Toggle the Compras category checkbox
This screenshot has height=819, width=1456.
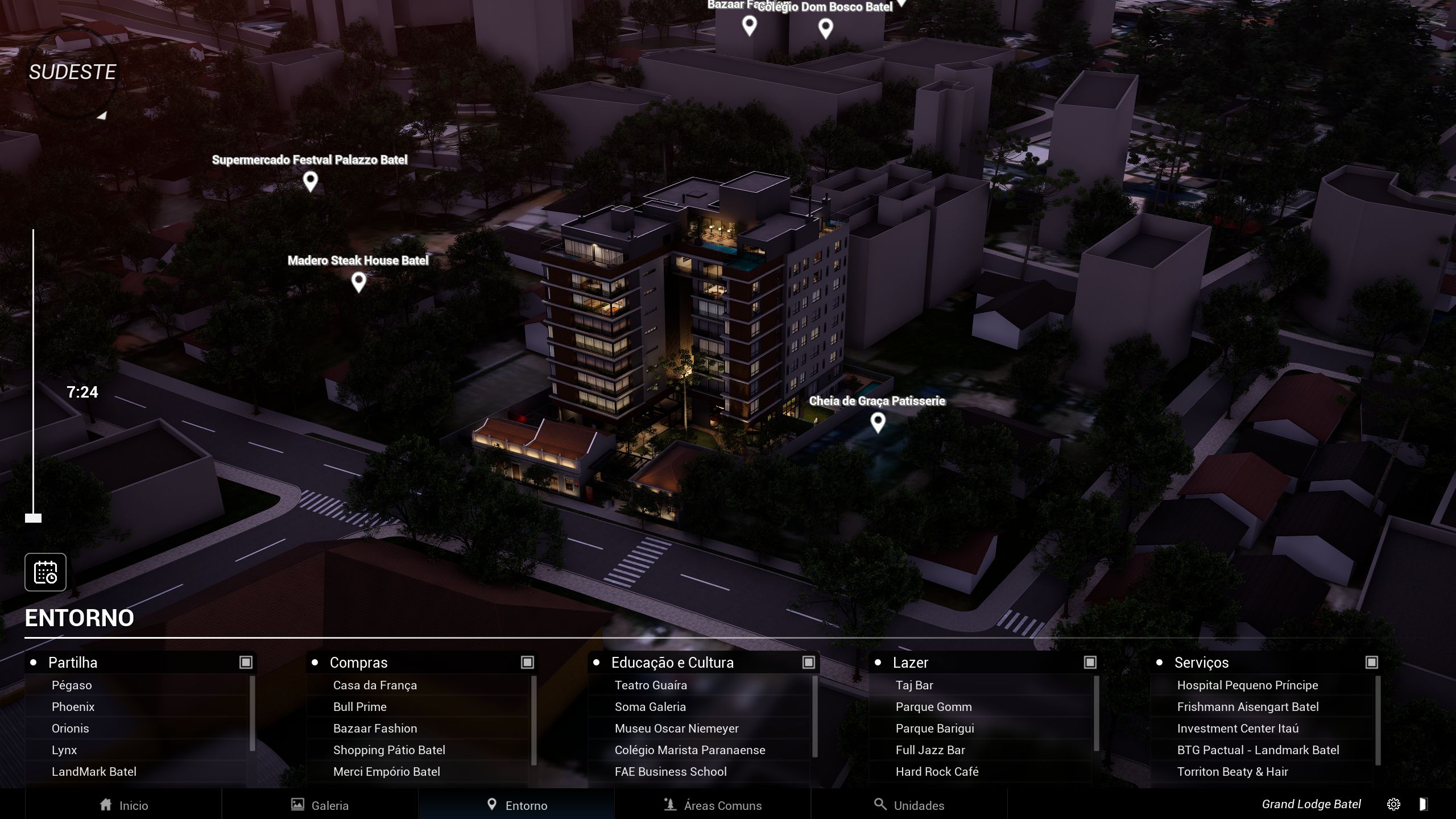pyautogui.click(x=527, y=662)
